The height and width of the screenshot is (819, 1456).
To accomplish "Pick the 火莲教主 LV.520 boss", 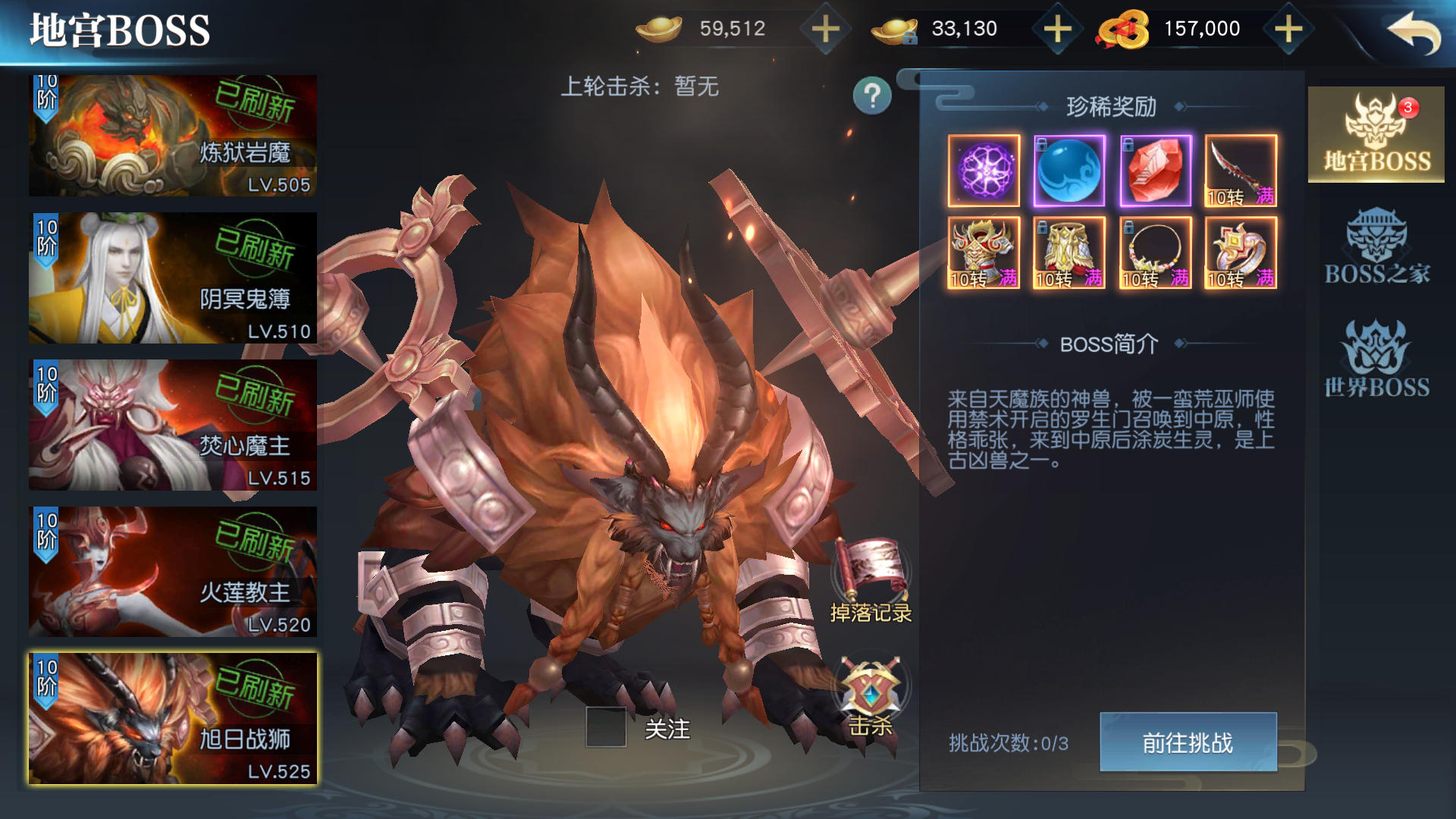I will point(173,571).
